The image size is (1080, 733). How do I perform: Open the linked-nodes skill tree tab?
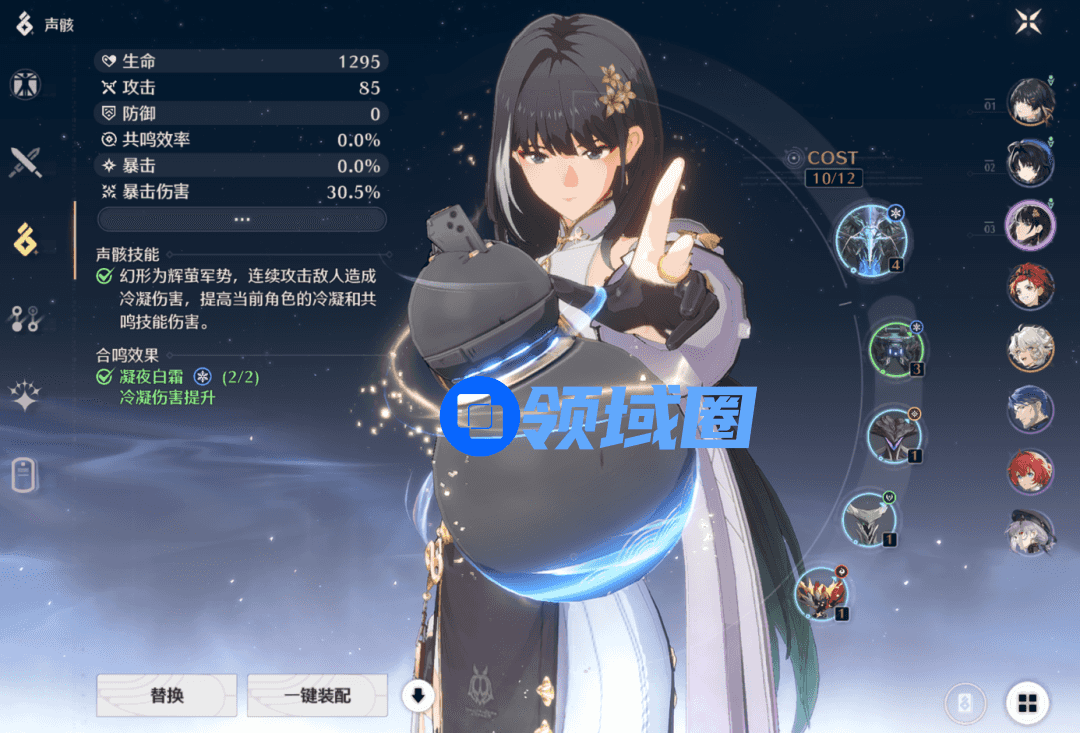[x=25, y=319]
